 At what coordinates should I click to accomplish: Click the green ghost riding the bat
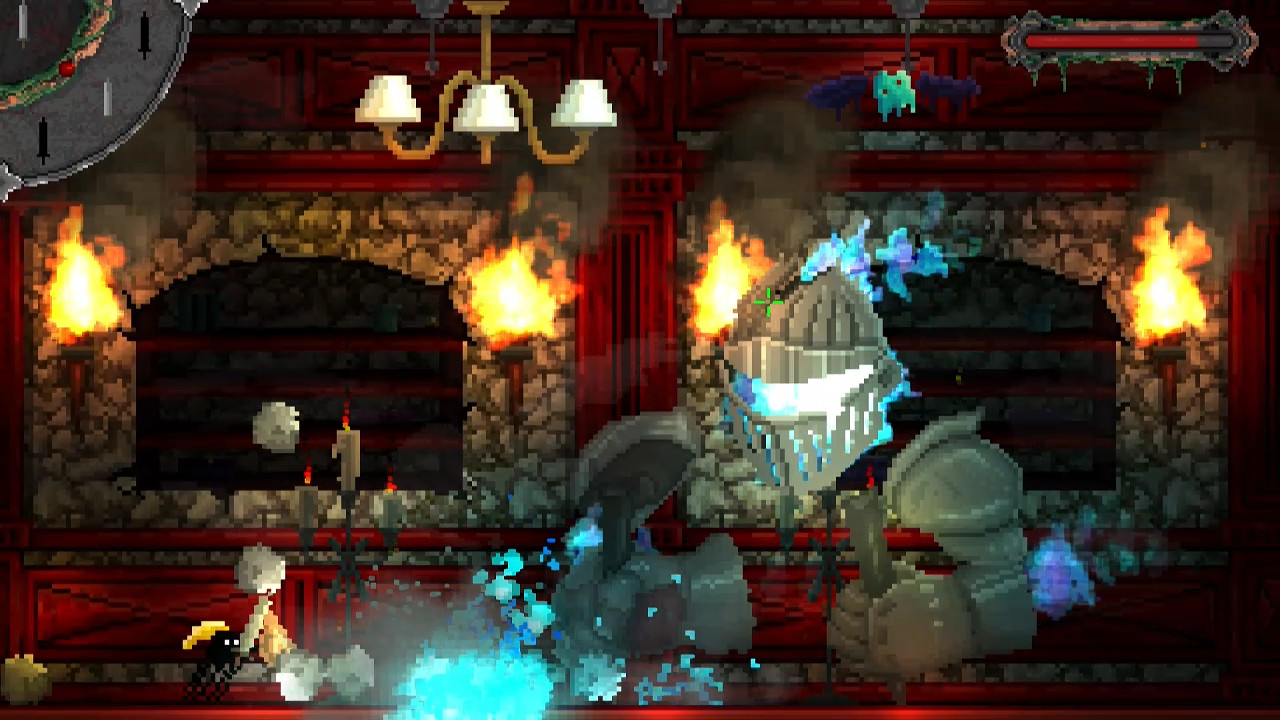893,90
